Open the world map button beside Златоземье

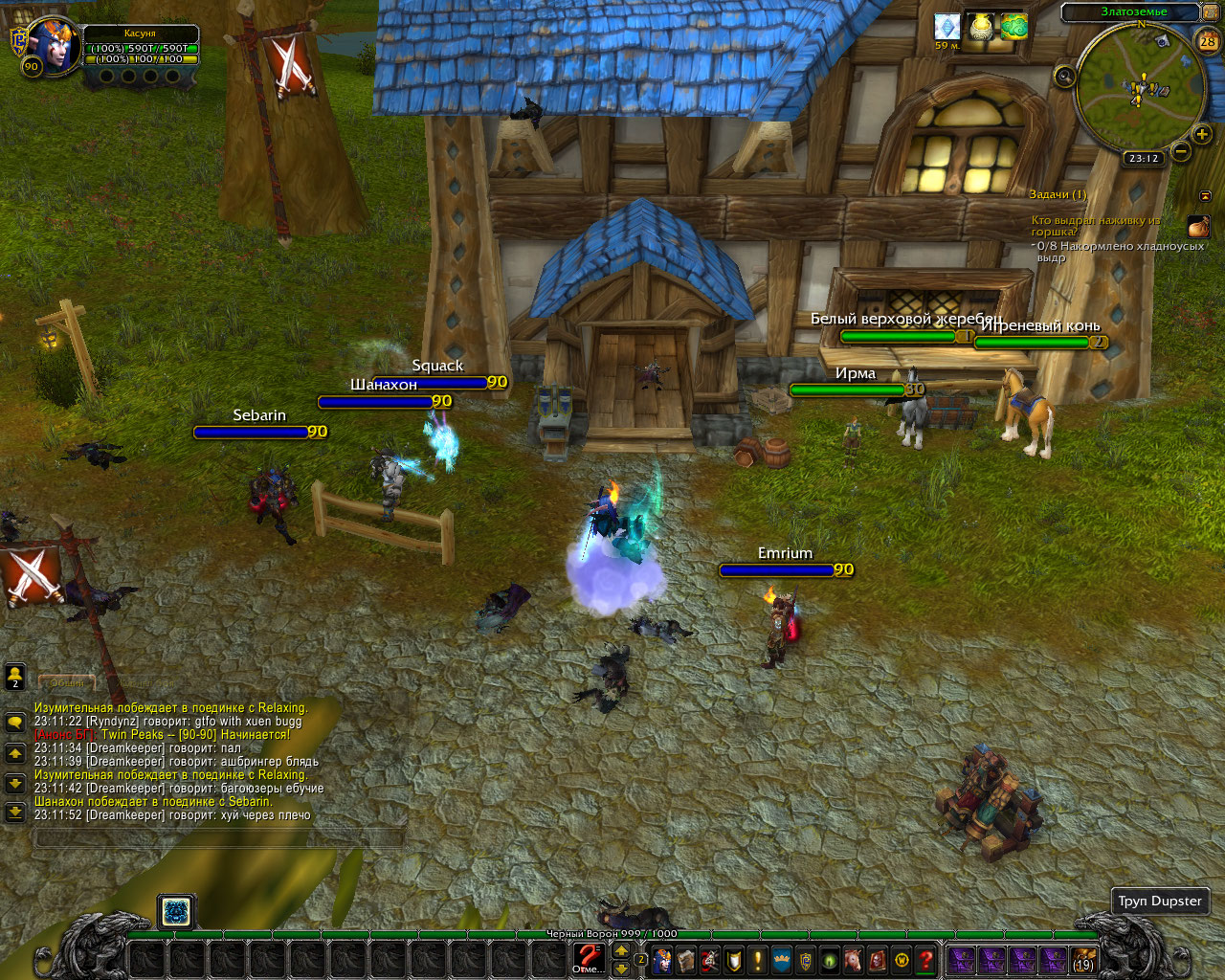click(x=1212, y=12)
